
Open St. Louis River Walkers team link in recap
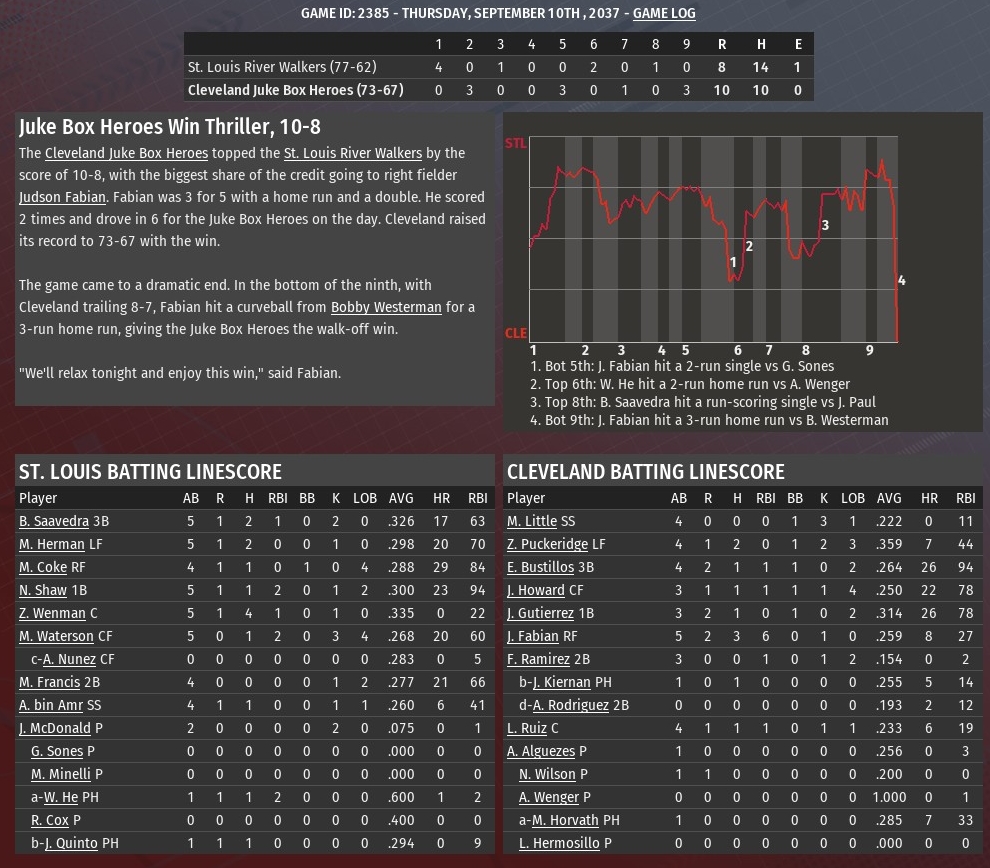click(352, 153)
